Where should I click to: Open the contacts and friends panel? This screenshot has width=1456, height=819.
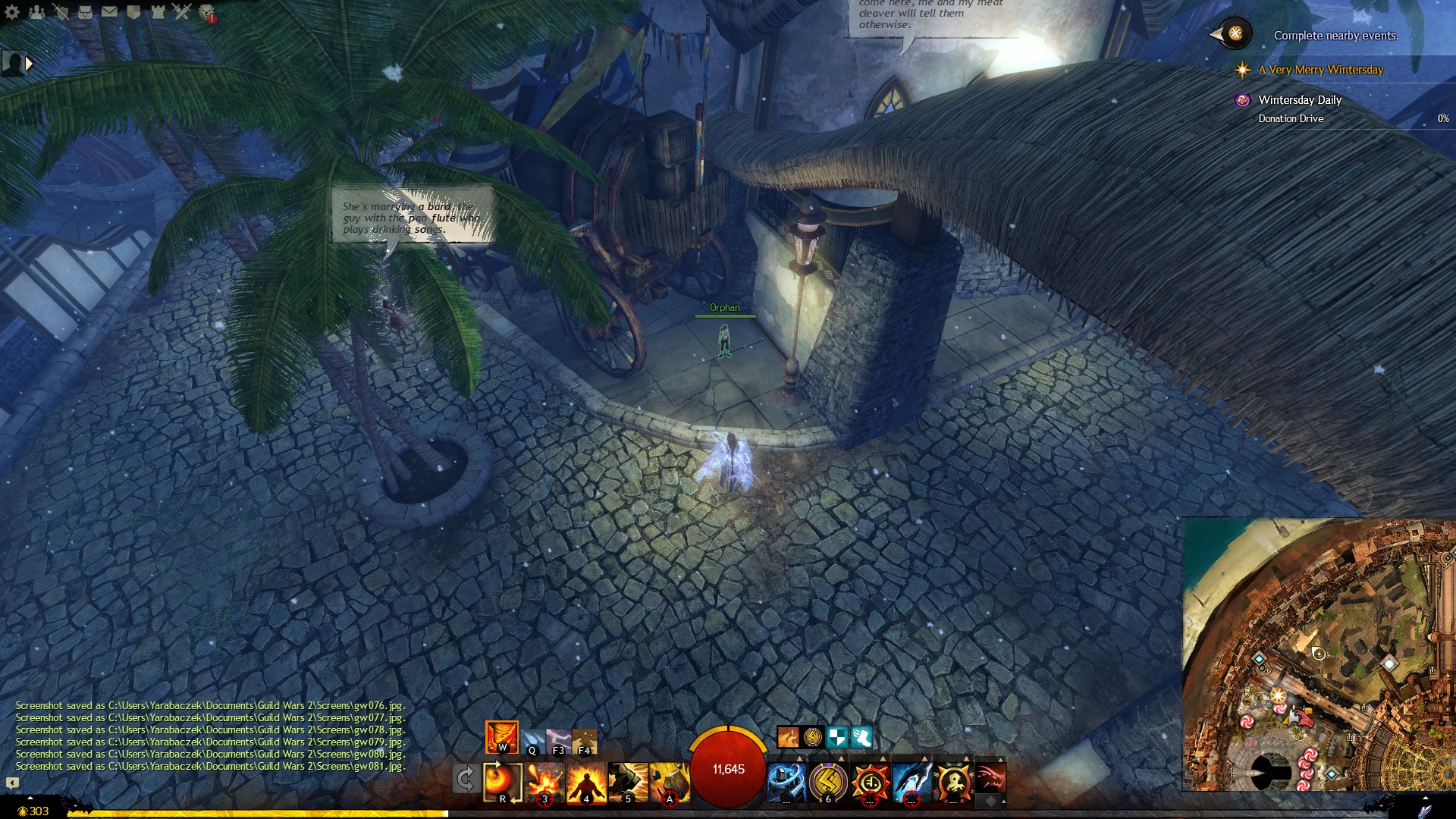coord(36,12)
